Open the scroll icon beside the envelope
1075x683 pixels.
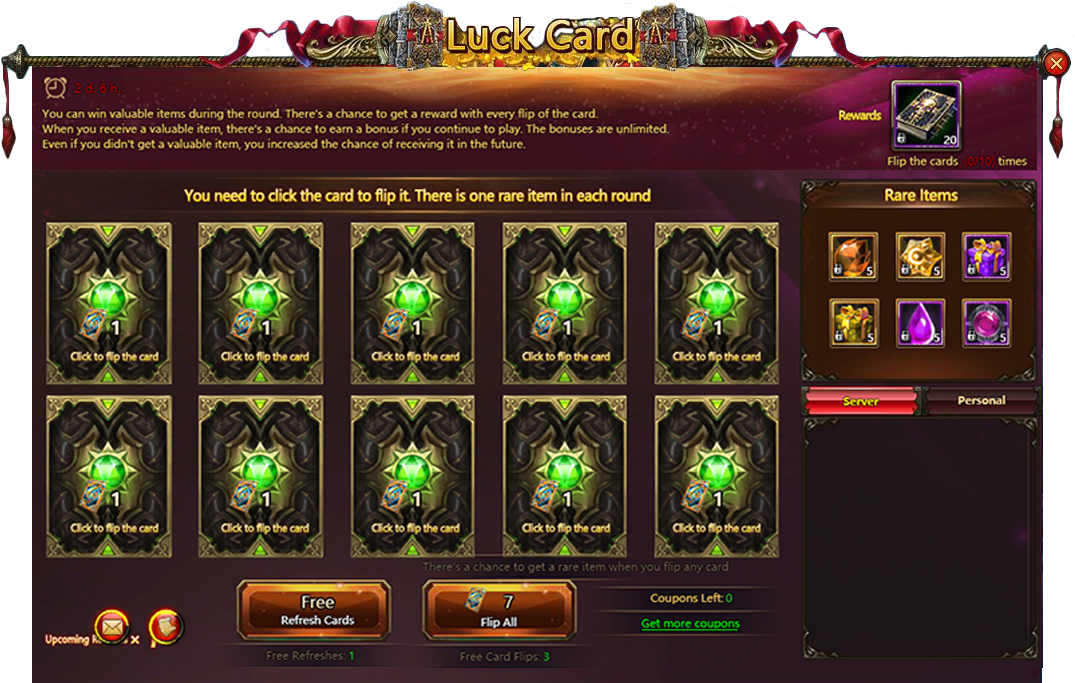166,627
